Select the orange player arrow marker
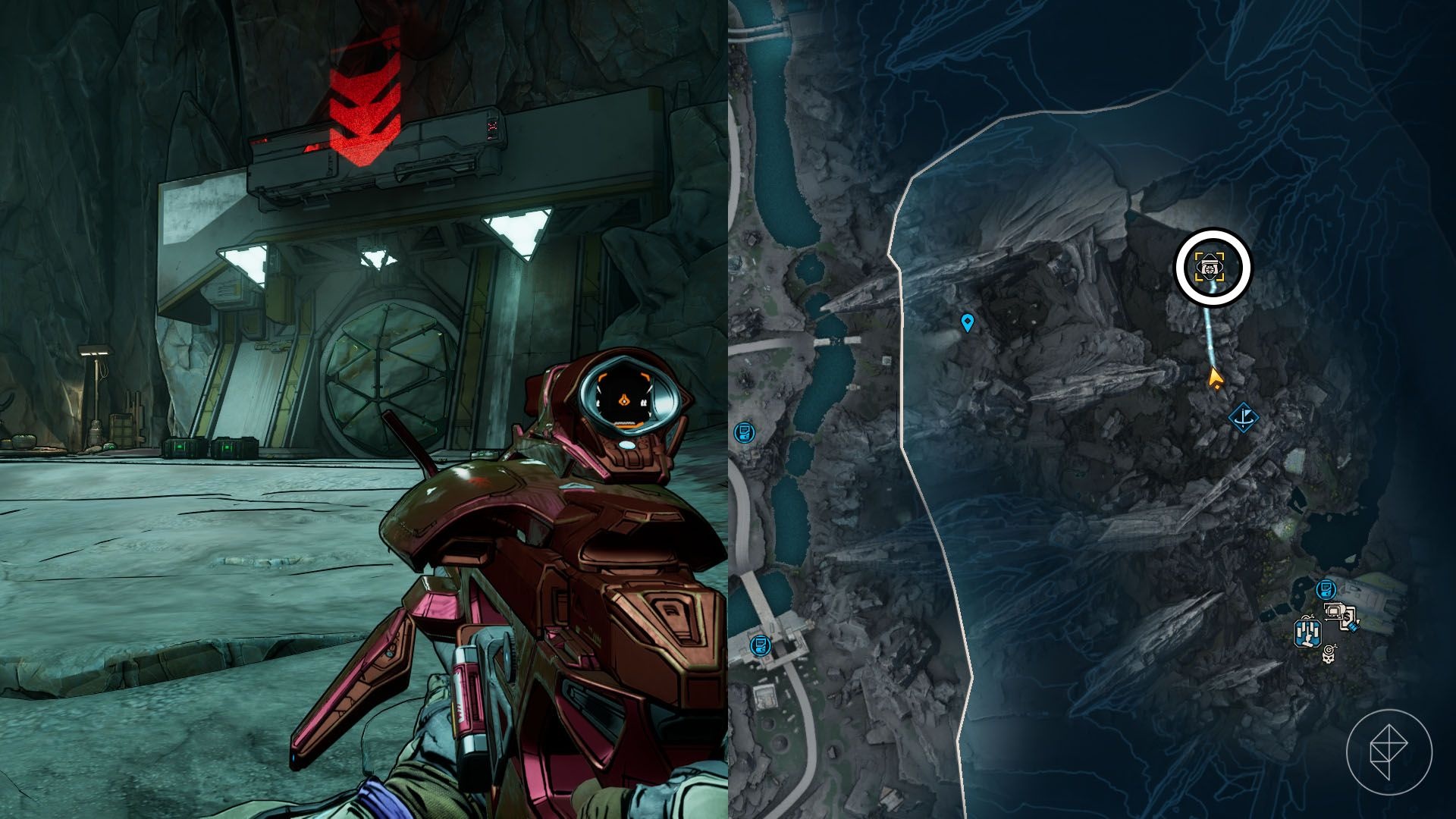The width and height of the screenshot is (1456, 819). [x=1216, y=377]
